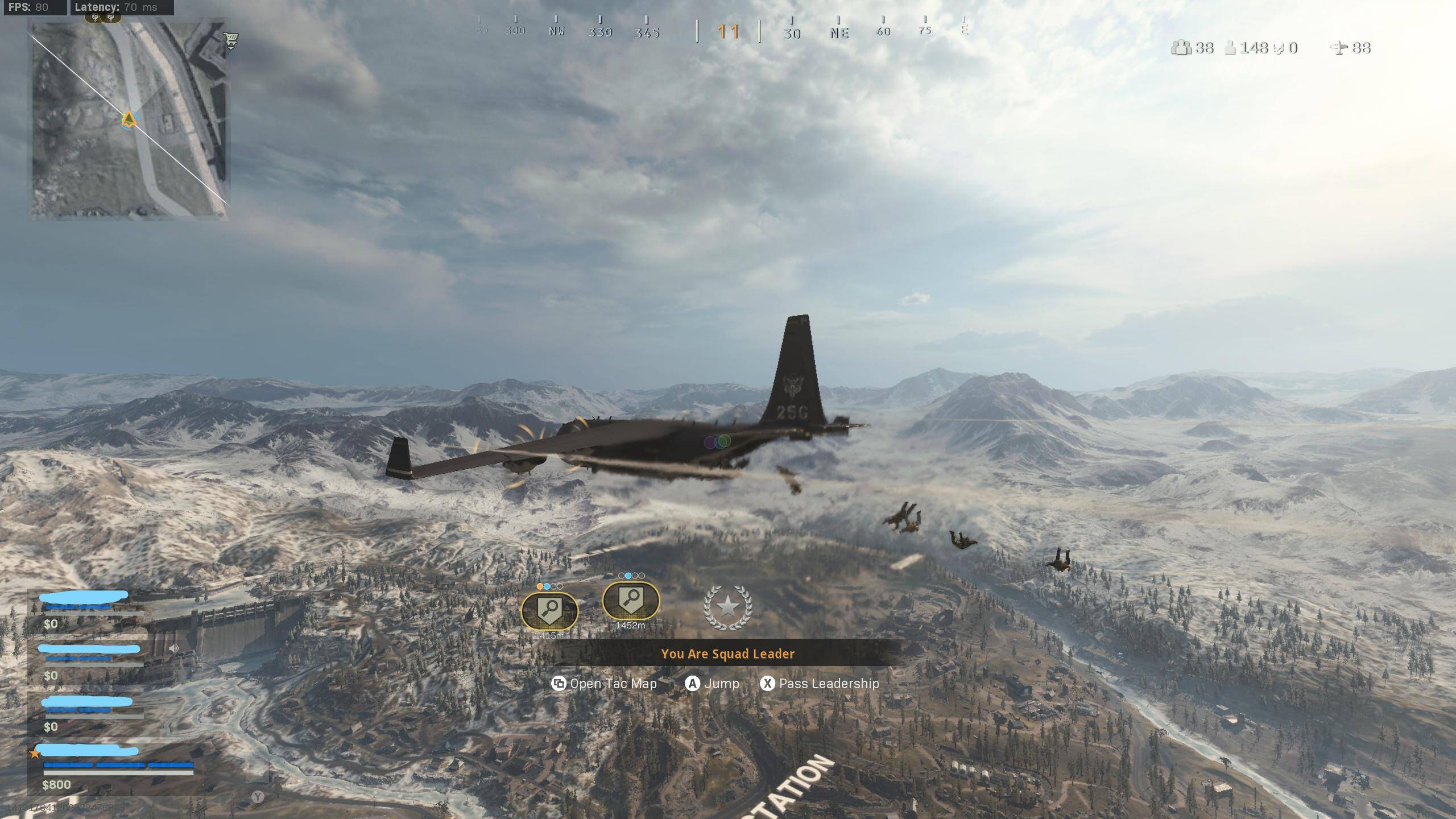This screenshot has height=819, width=1456.
Task: Select the Recon contract marker at 1415m
Action: (549, 611)
